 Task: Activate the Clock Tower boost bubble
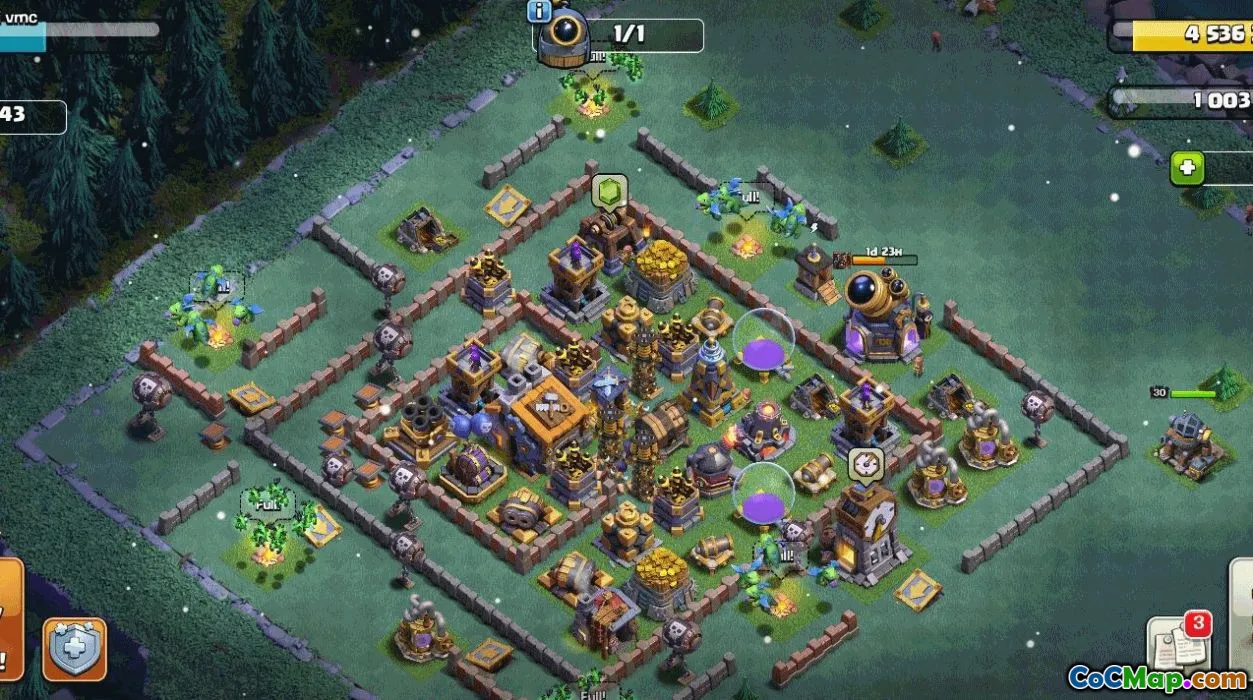(x=865, y=465)
